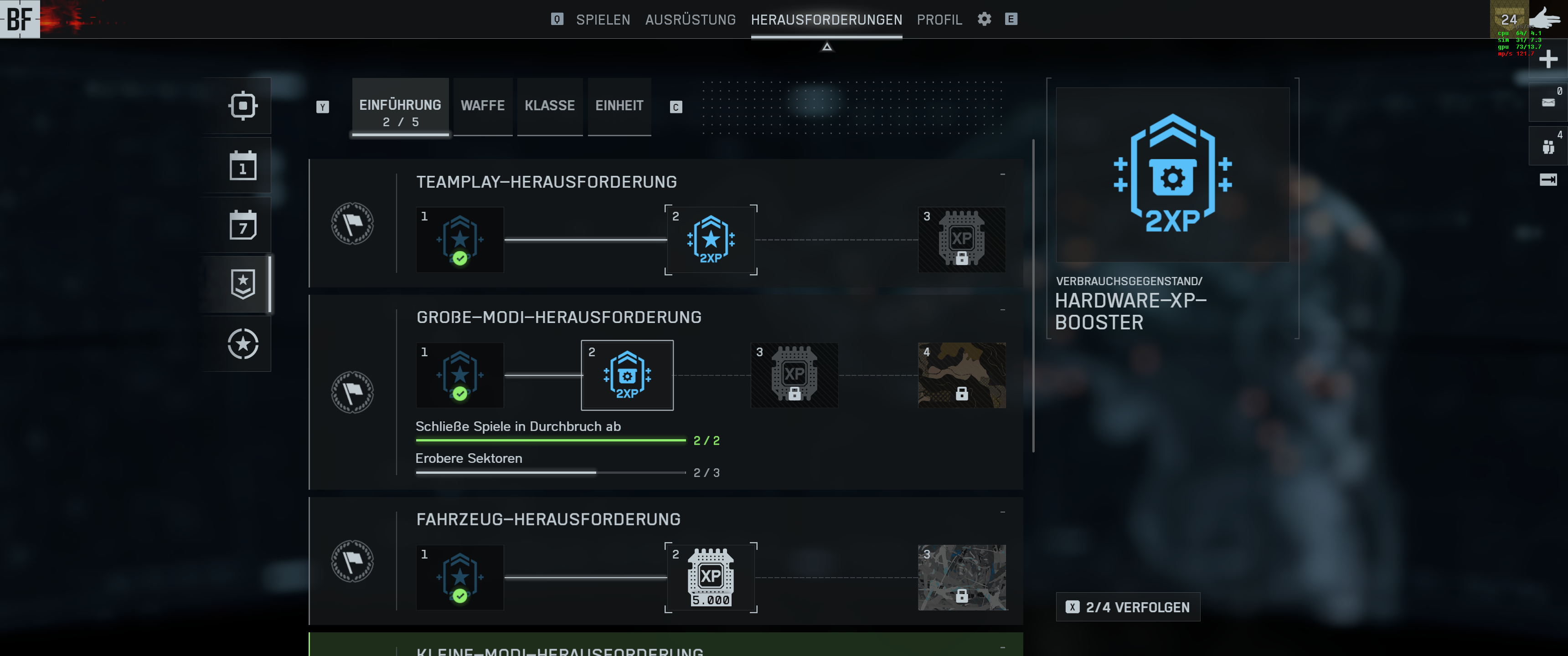Screen dimensions: 1568x656
Task: Select the shield star sidebar icon
Action: 243,284
